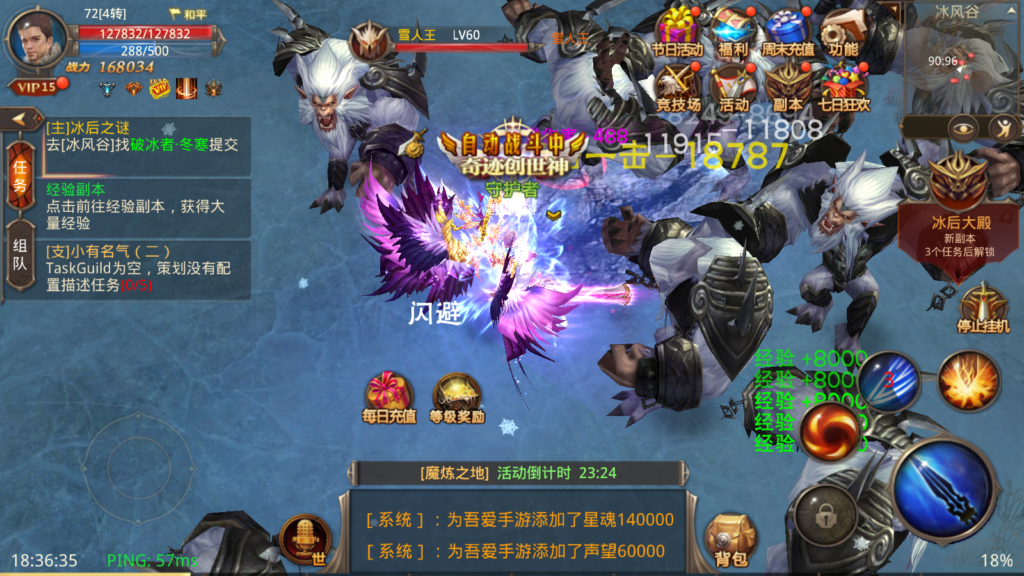This screenshot has width=1024, height=576.
Task: Open the 节日活动 festival events icon
Action: coord(678,30)
